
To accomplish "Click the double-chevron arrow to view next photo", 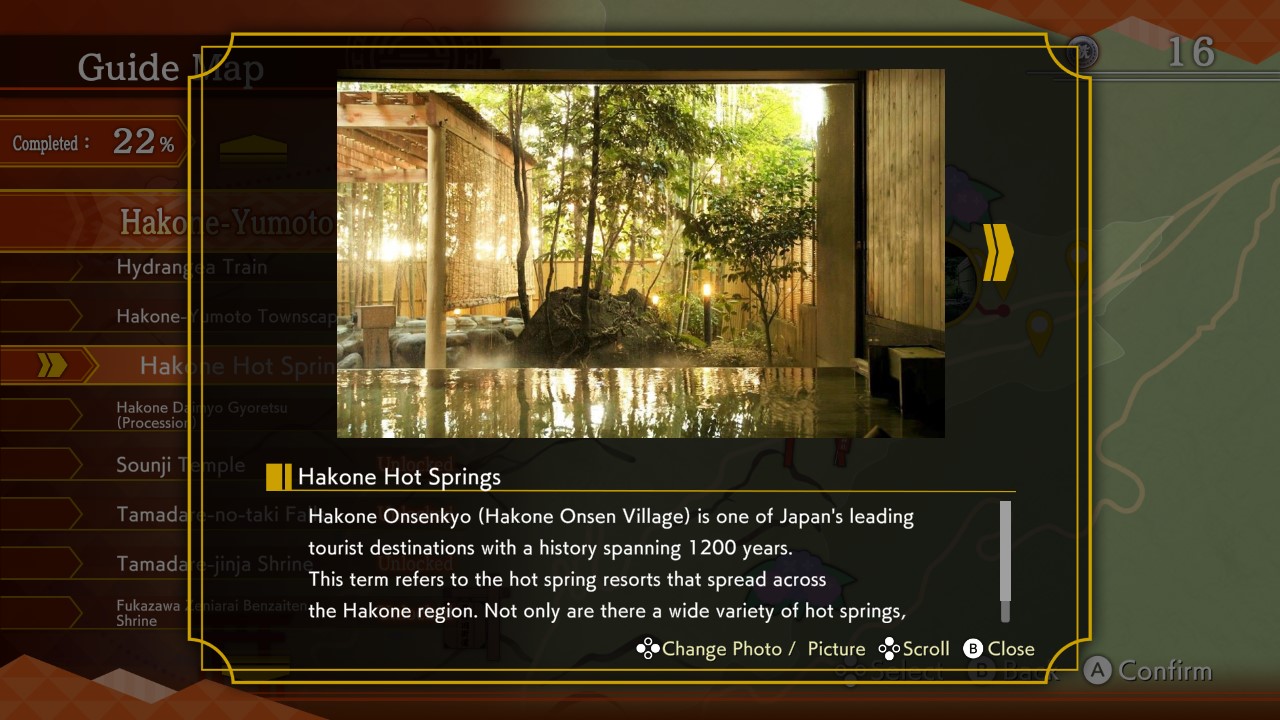I will click(996, 254).
